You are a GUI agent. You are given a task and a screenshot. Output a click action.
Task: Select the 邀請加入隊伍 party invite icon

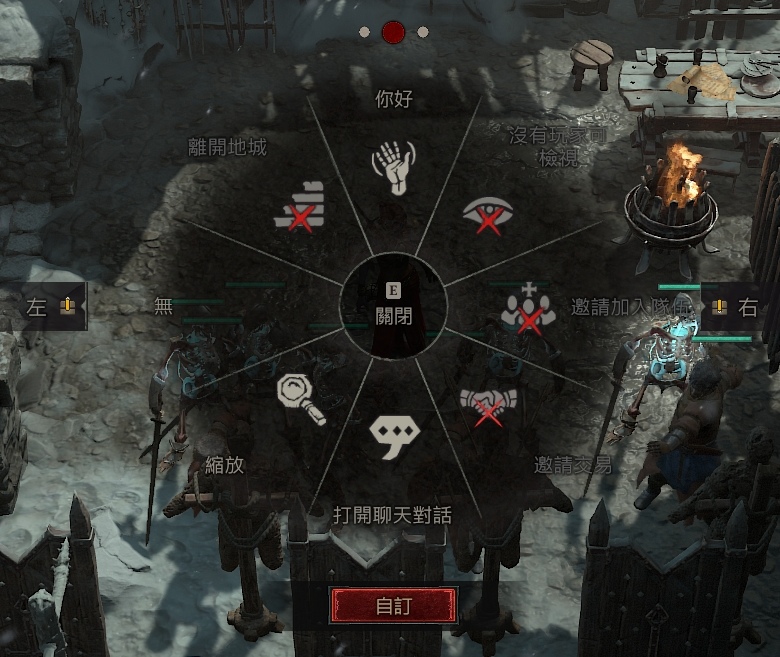point(528,308)
